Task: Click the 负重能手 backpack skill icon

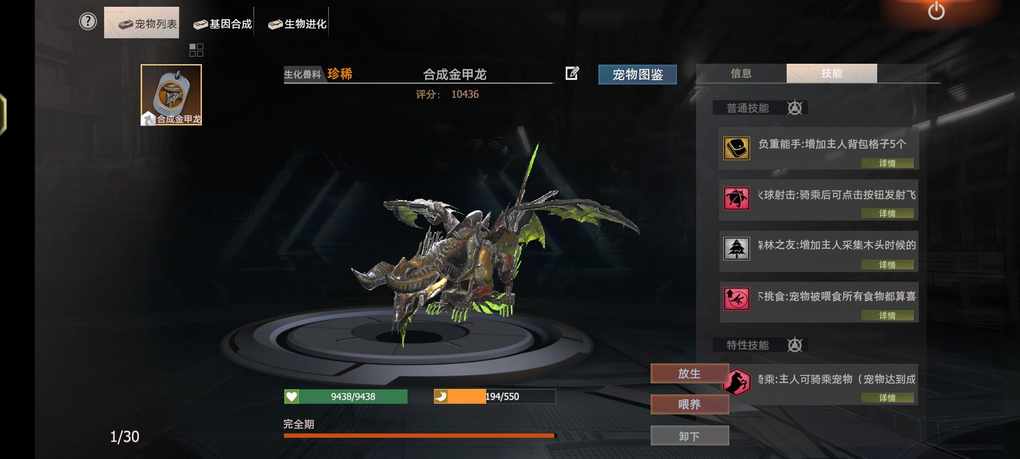Action: coord(737,149)
